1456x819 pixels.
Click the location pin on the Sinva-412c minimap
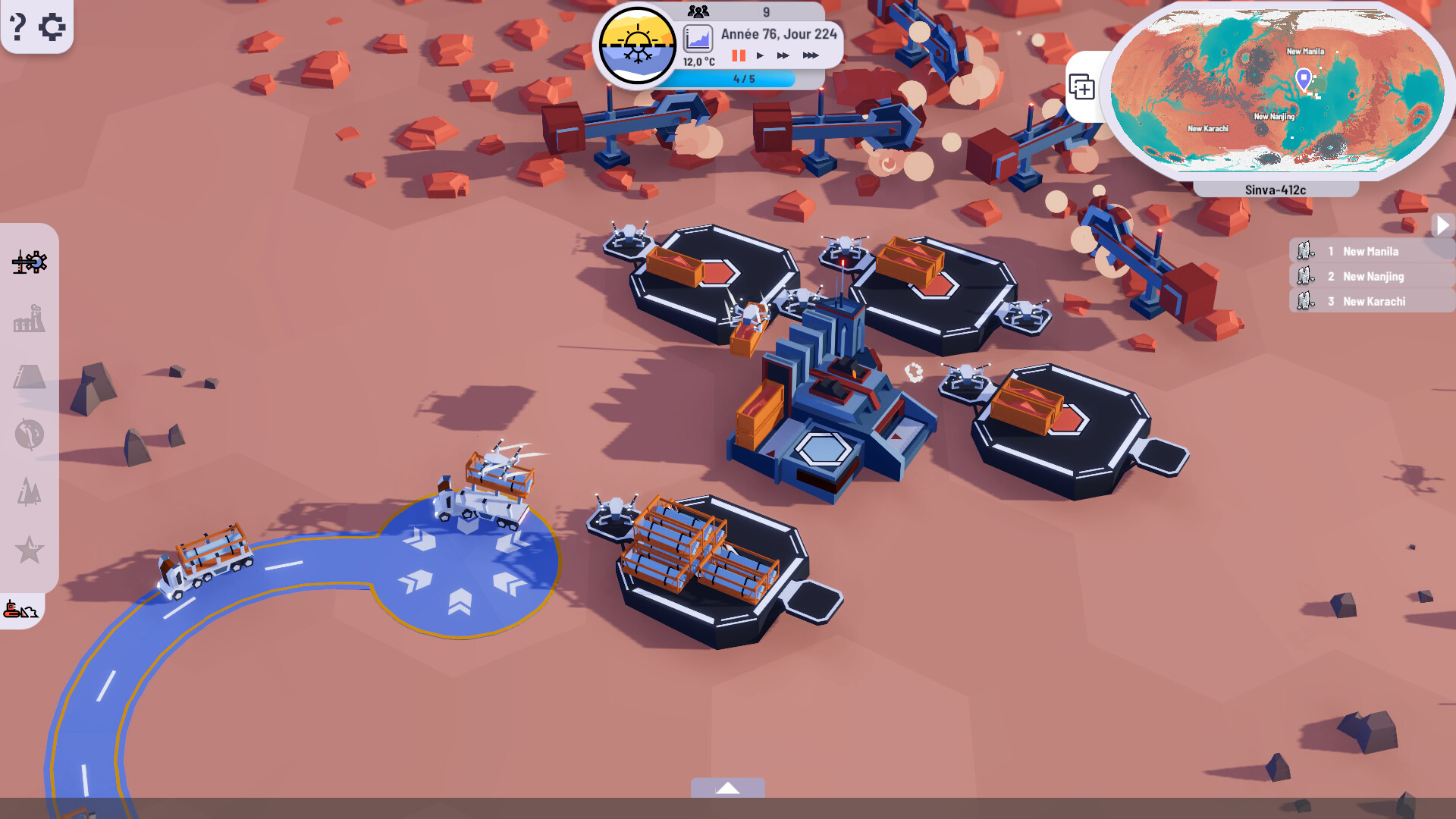coord(1303,77)
